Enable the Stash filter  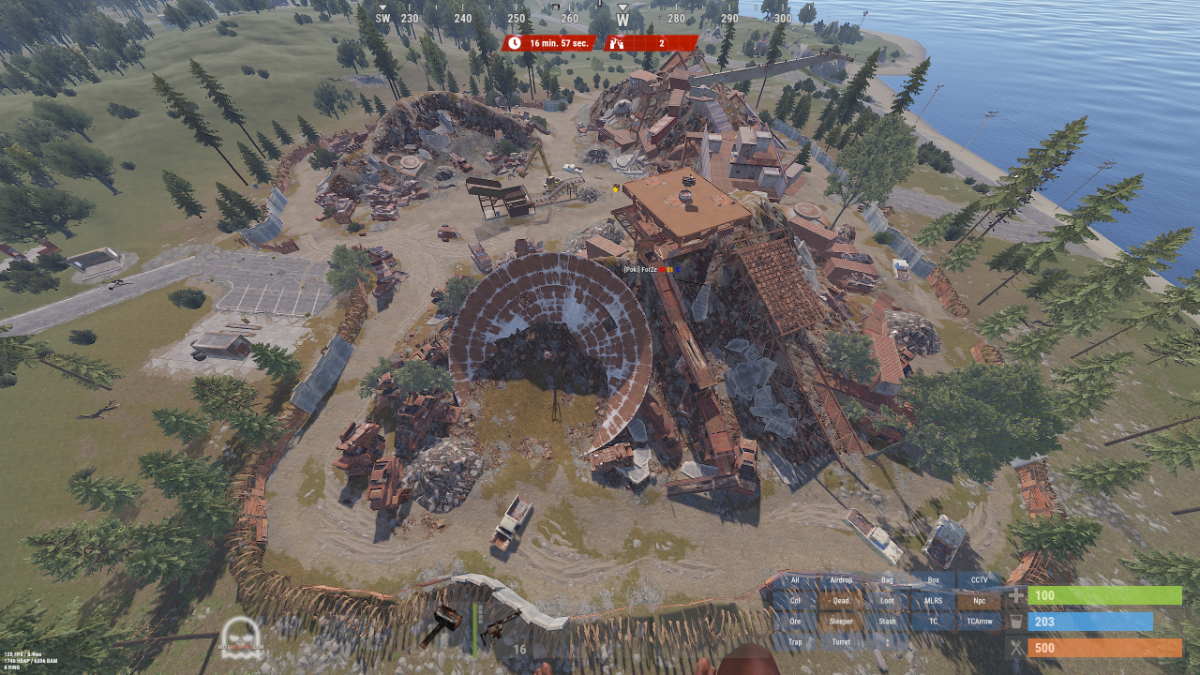click(x=886, y=621)
